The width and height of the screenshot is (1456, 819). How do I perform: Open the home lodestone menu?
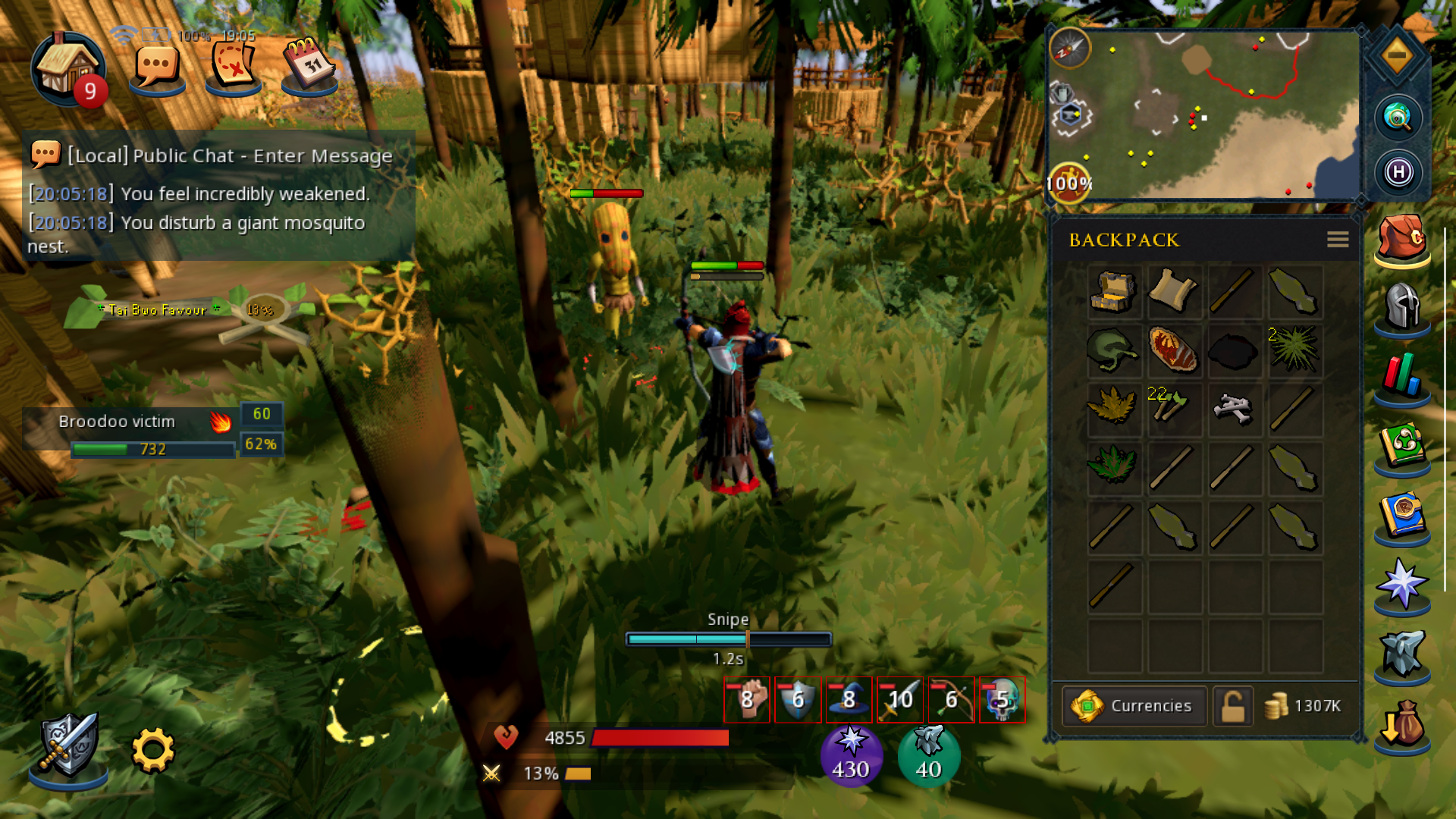tap(67, 68)
